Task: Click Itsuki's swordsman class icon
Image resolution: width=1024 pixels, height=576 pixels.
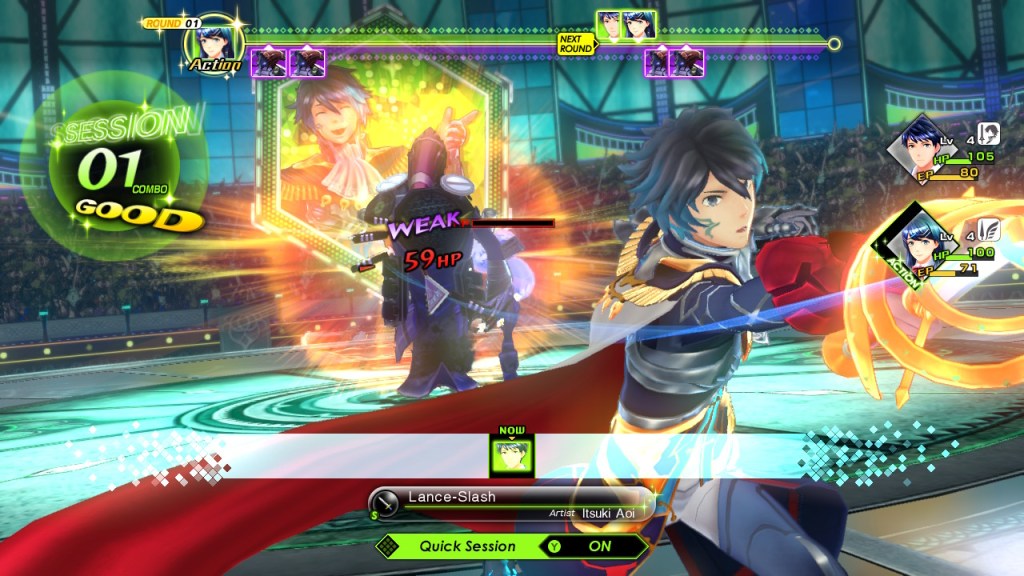Action: 988,134
